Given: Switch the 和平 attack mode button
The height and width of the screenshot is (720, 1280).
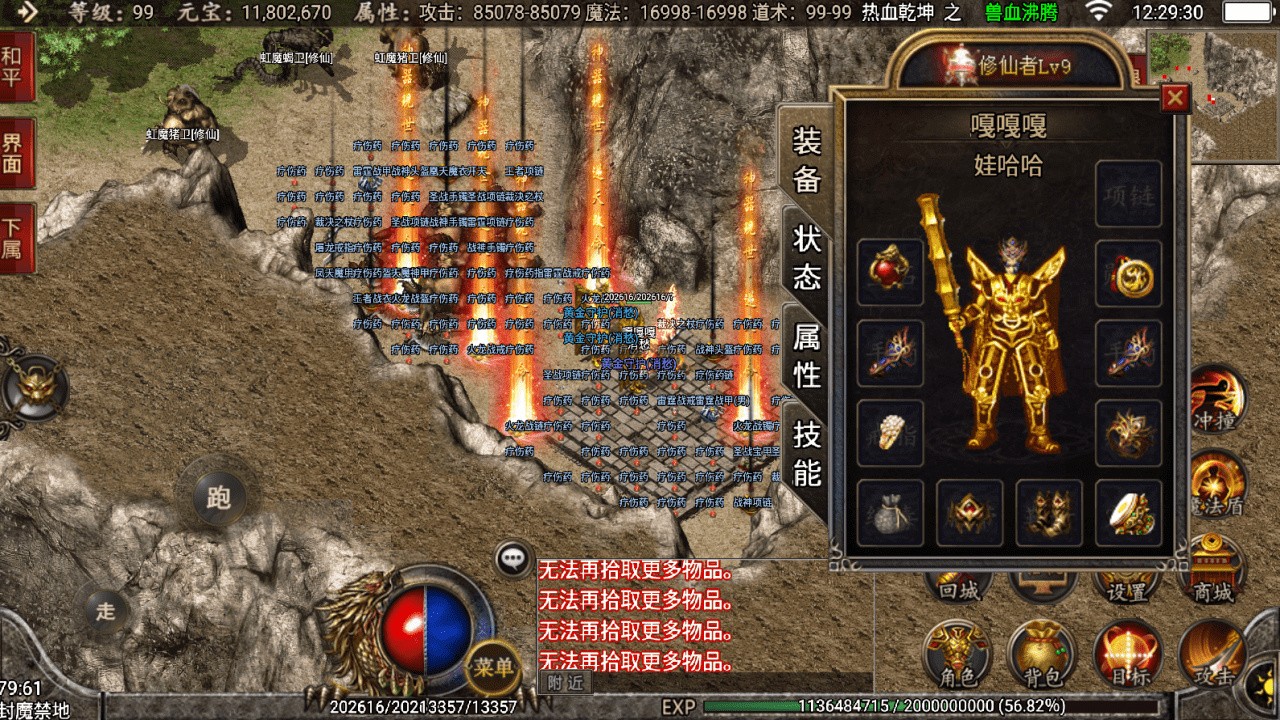Looking at the screenshot, I should [x=14, y=67].
